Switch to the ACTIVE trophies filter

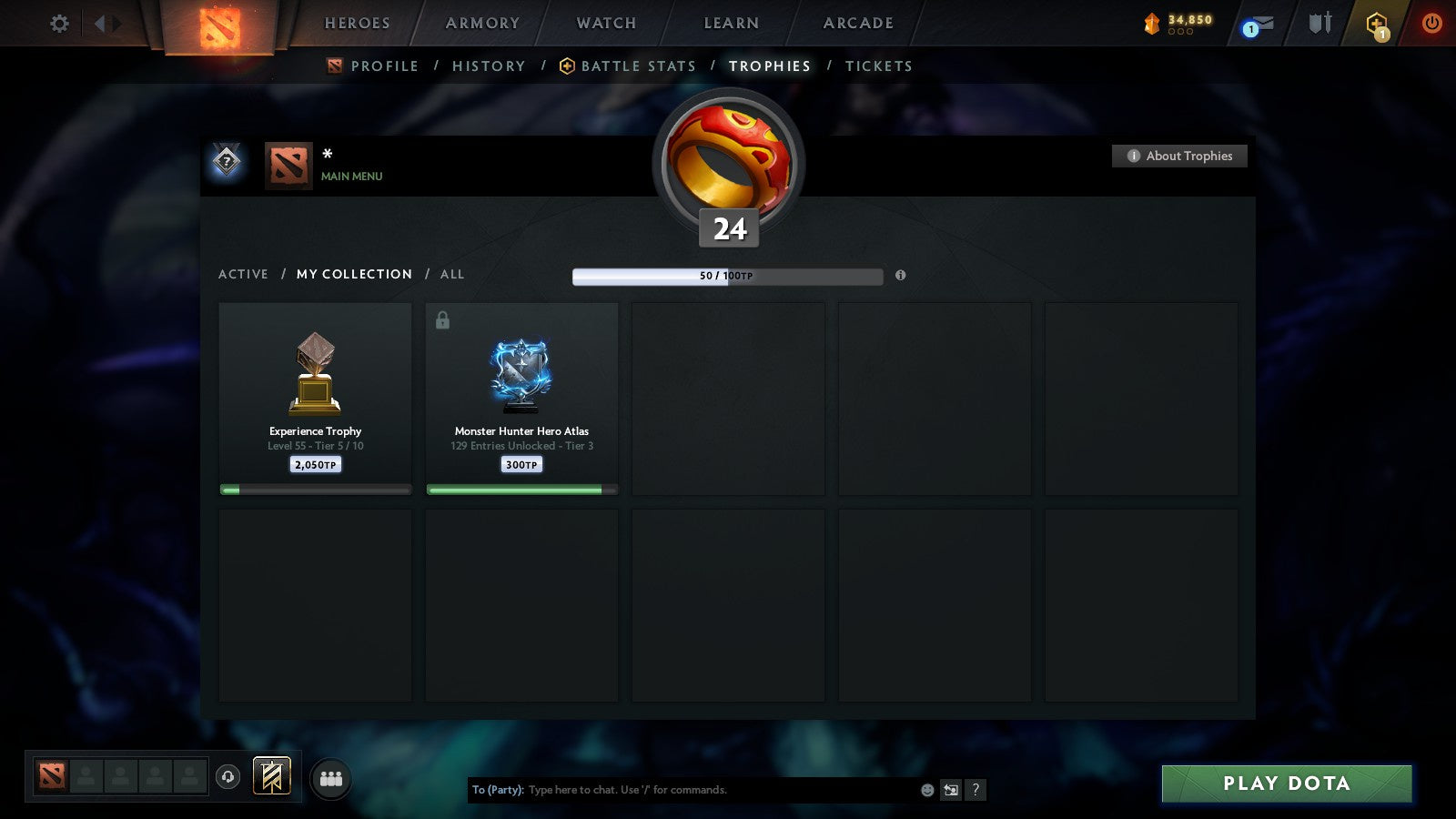click(x=243, y=274)
